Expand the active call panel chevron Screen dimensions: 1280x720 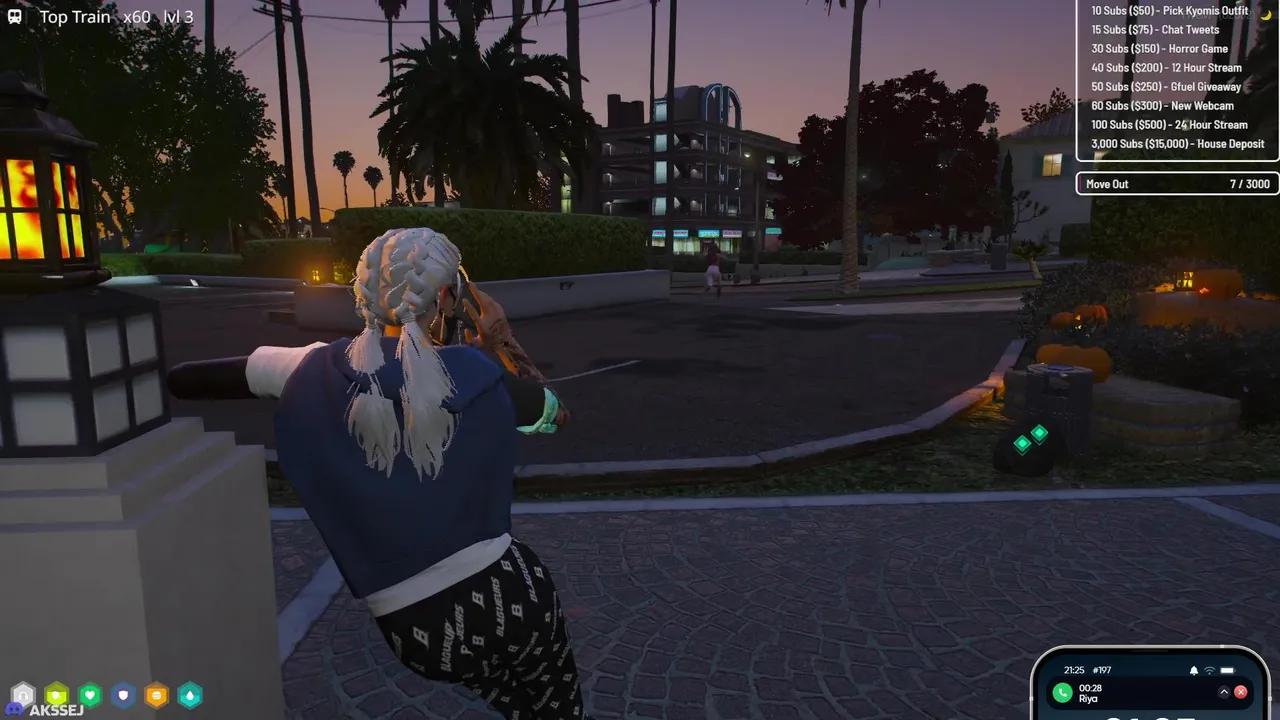(1224, 692)
